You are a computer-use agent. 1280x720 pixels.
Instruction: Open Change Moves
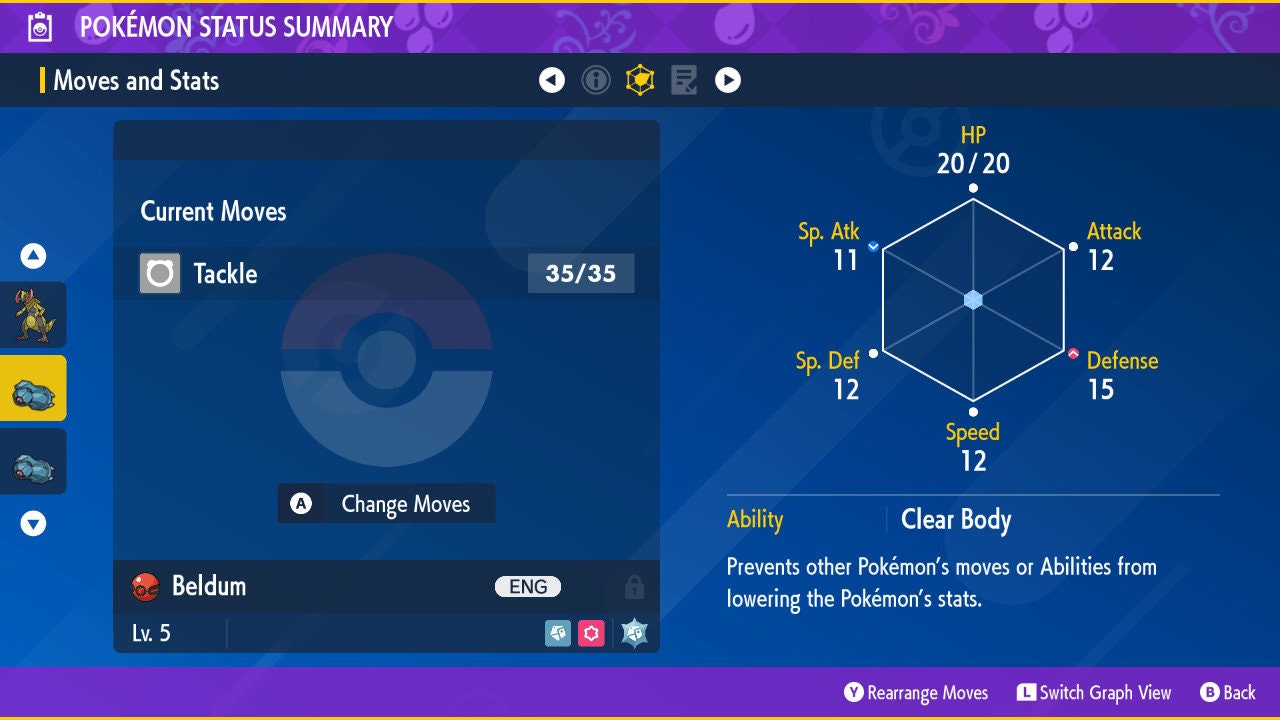tap(386, 504)
